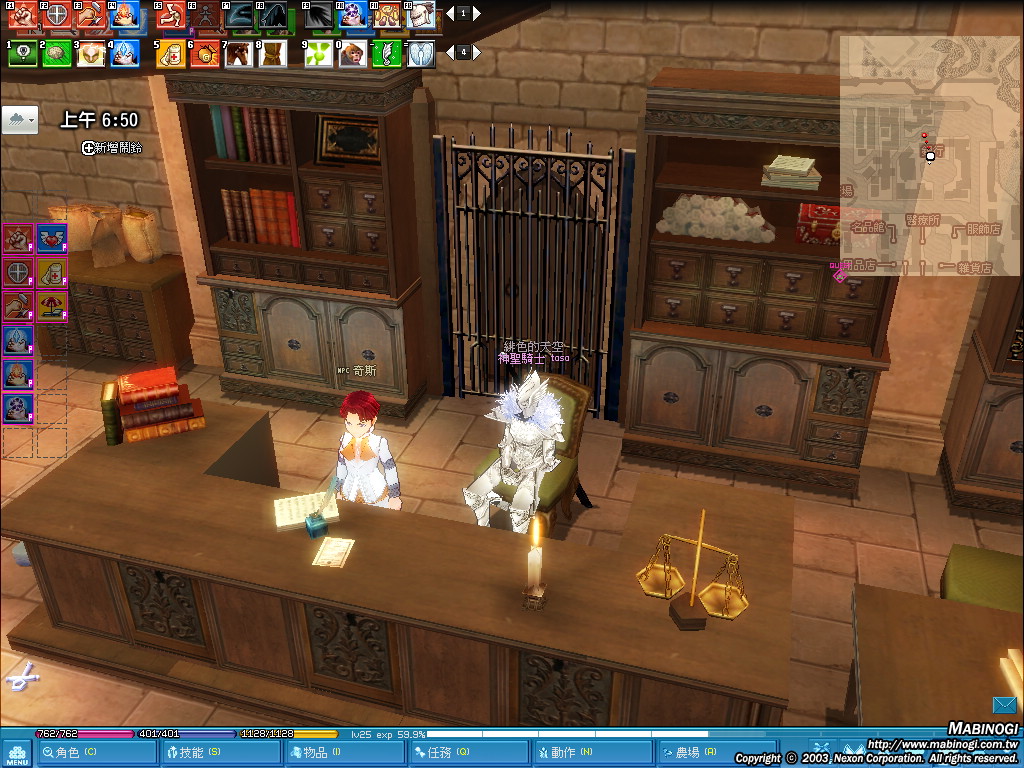Click the MENU button in the corner
Image resolution: width=1024 pixels, height=768 pixels.
pyautogui.click(x=16, y=753)
